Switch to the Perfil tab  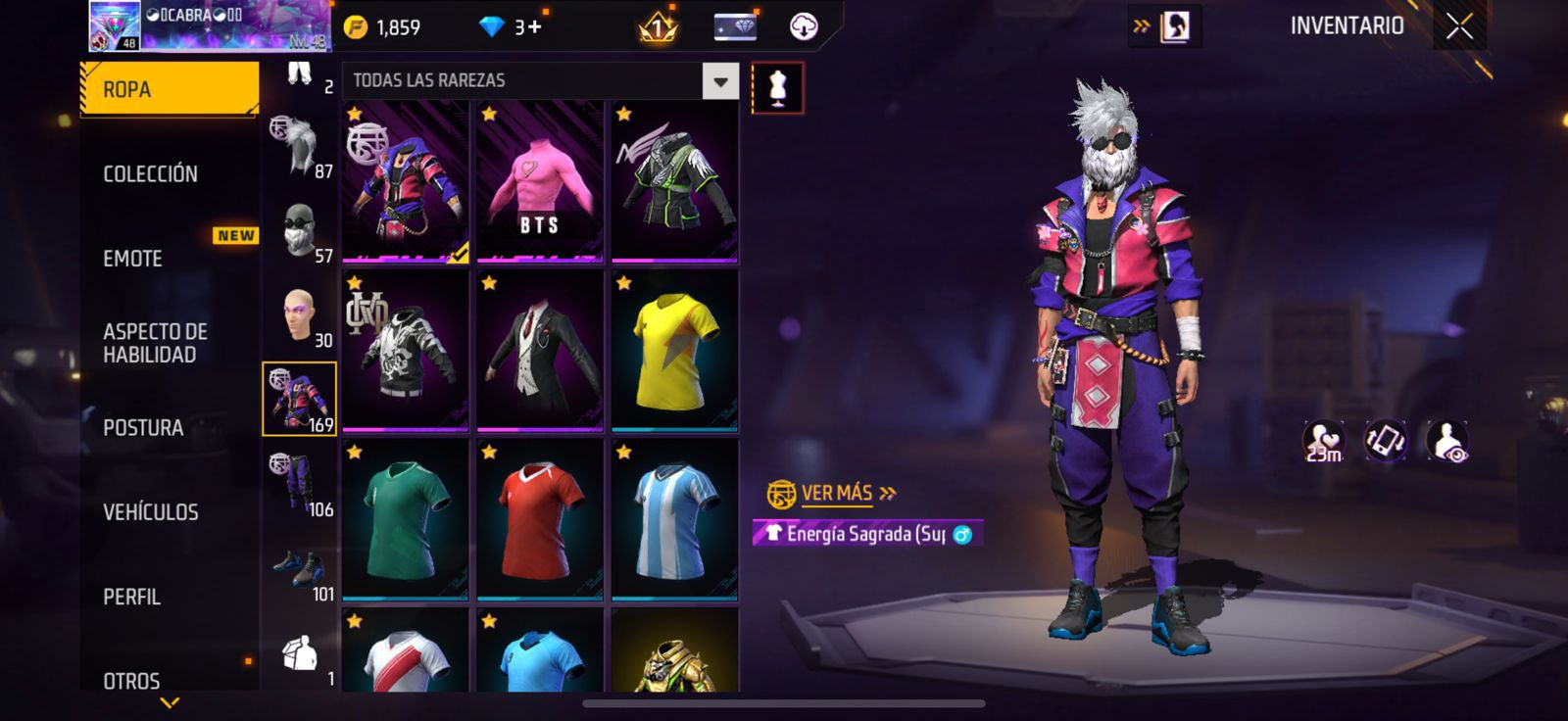(131, 597)
